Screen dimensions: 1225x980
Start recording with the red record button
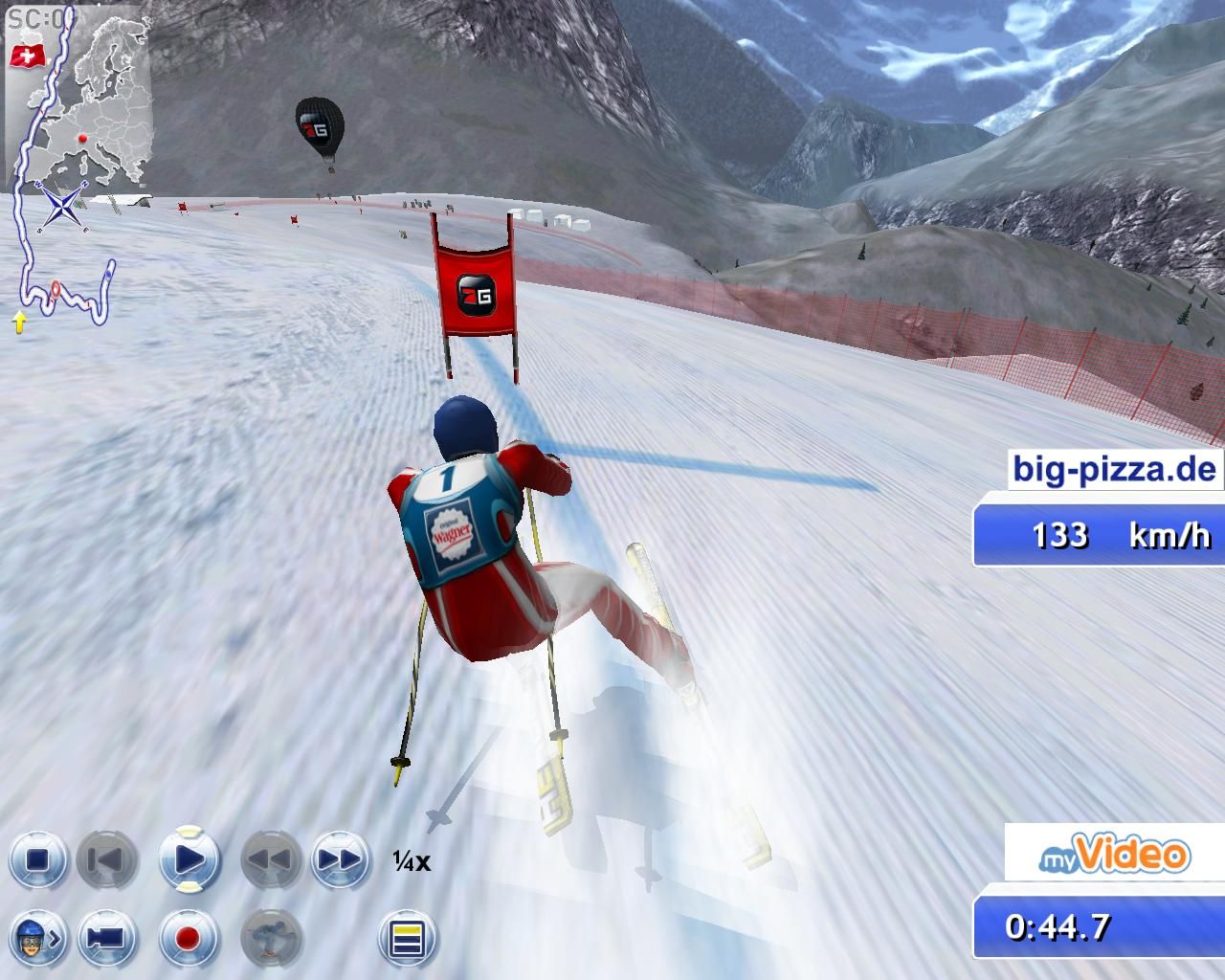point(189,937)
